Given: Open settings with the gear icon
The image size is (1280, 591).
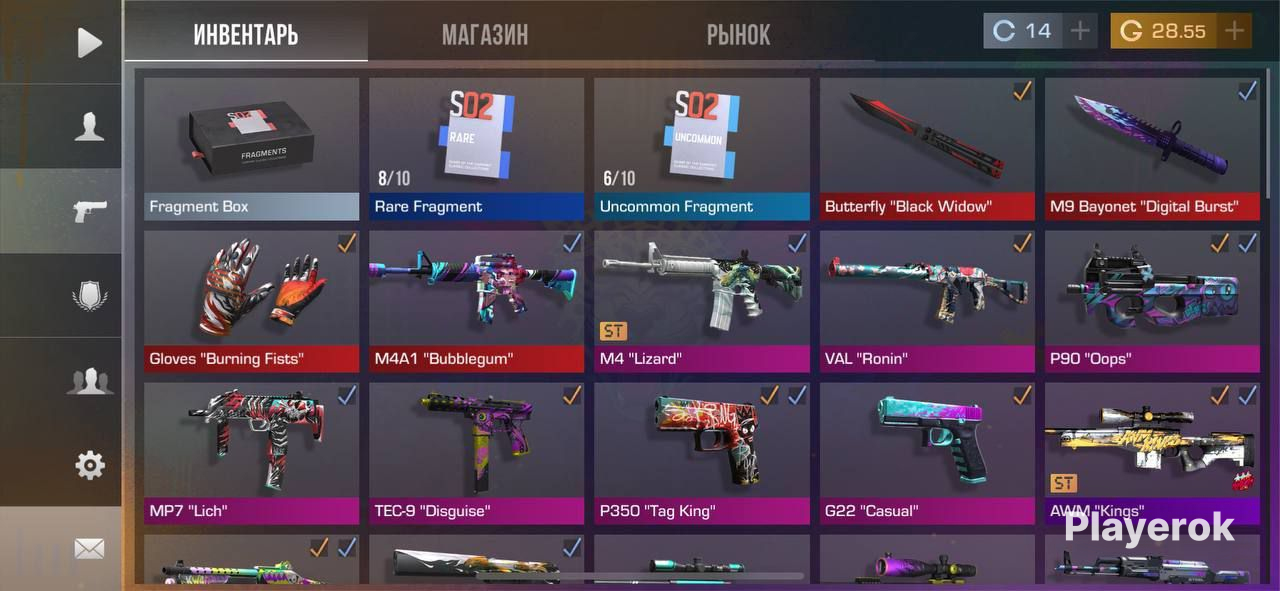Looking at the screenshot, I should coord(89,465).
